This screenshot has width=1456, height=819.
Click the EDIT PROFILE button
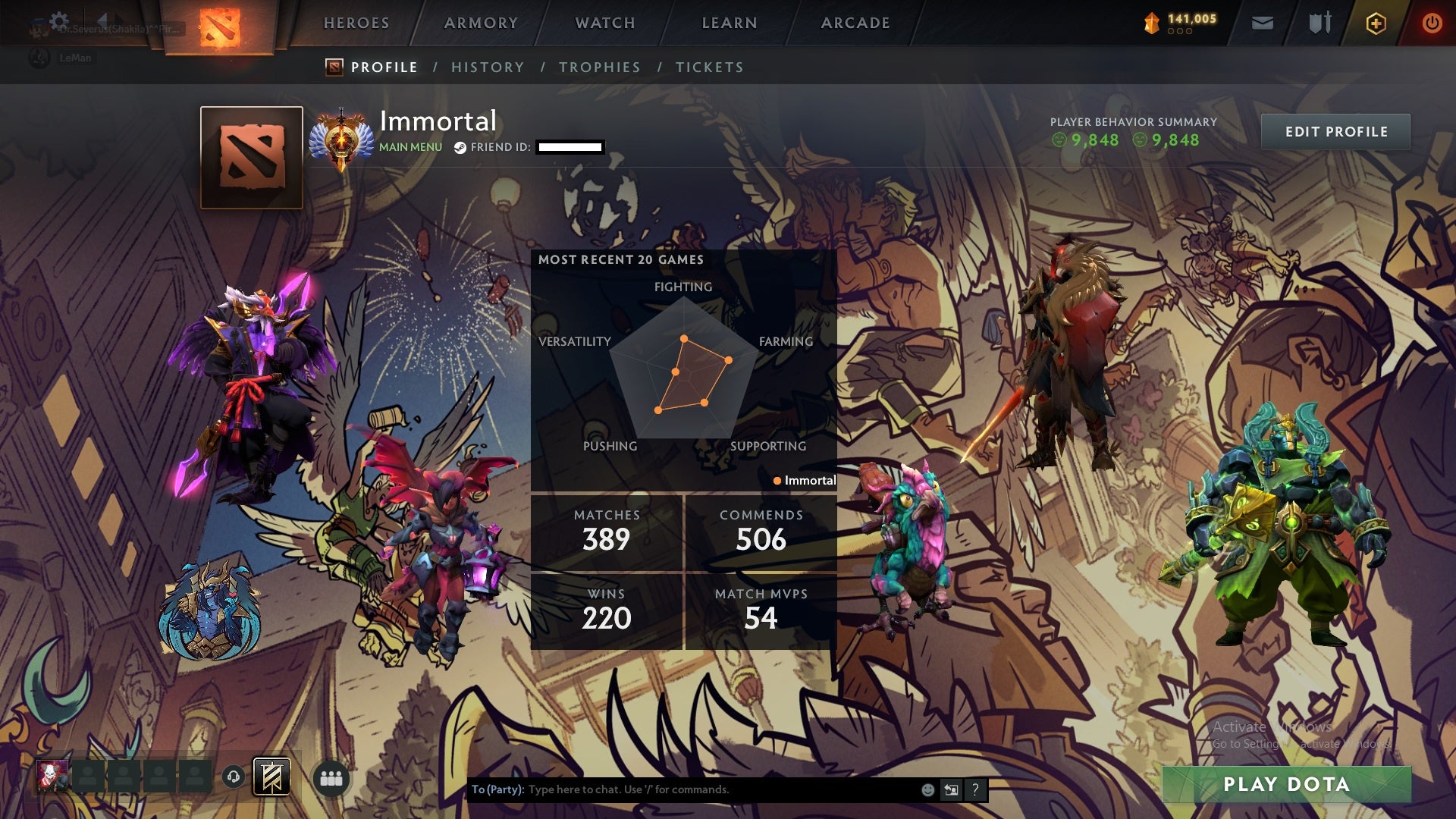click(x=1335, y=130)
